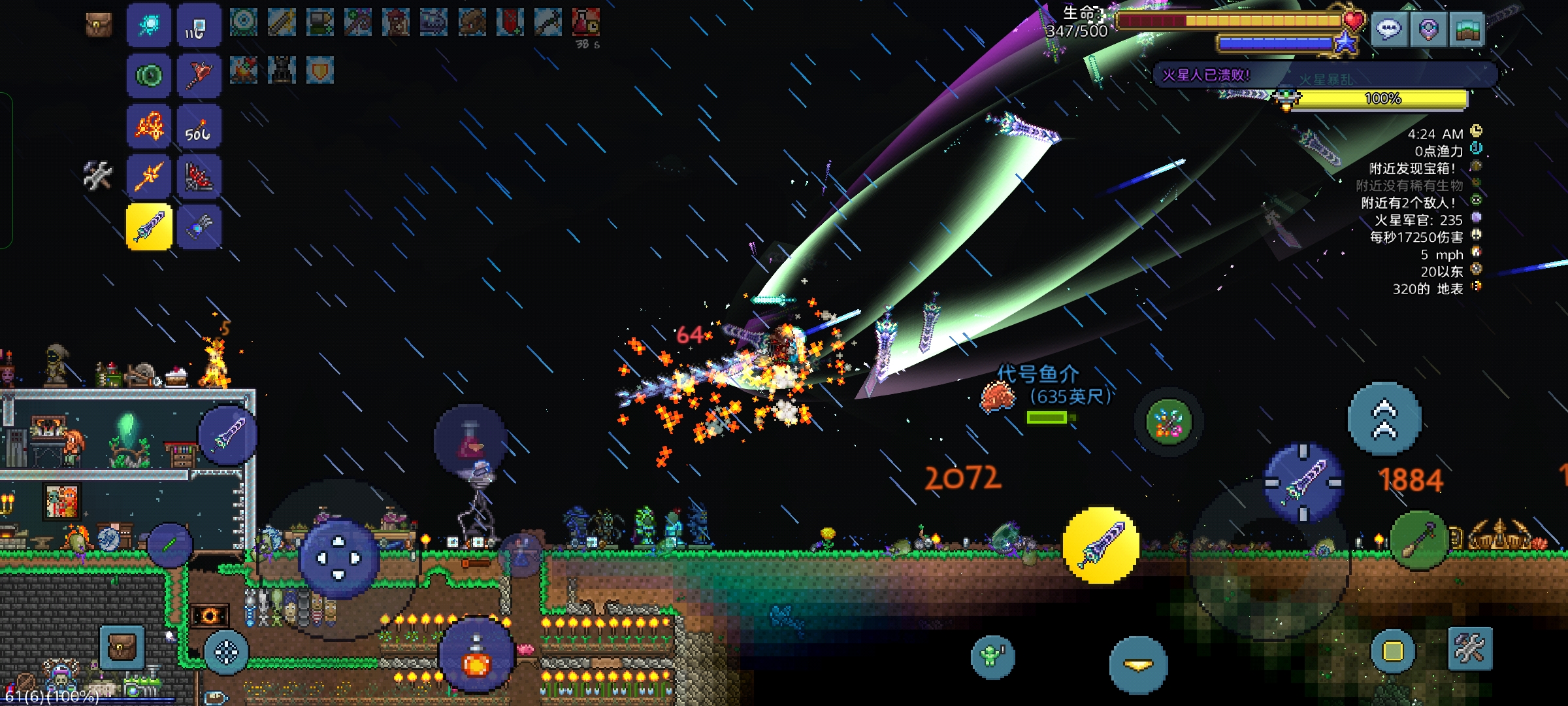Image resolution: width=1568 pixels, height=706 pixels.
Task: Use the red healing potion quick button
Action: click(x=470, y=440)
